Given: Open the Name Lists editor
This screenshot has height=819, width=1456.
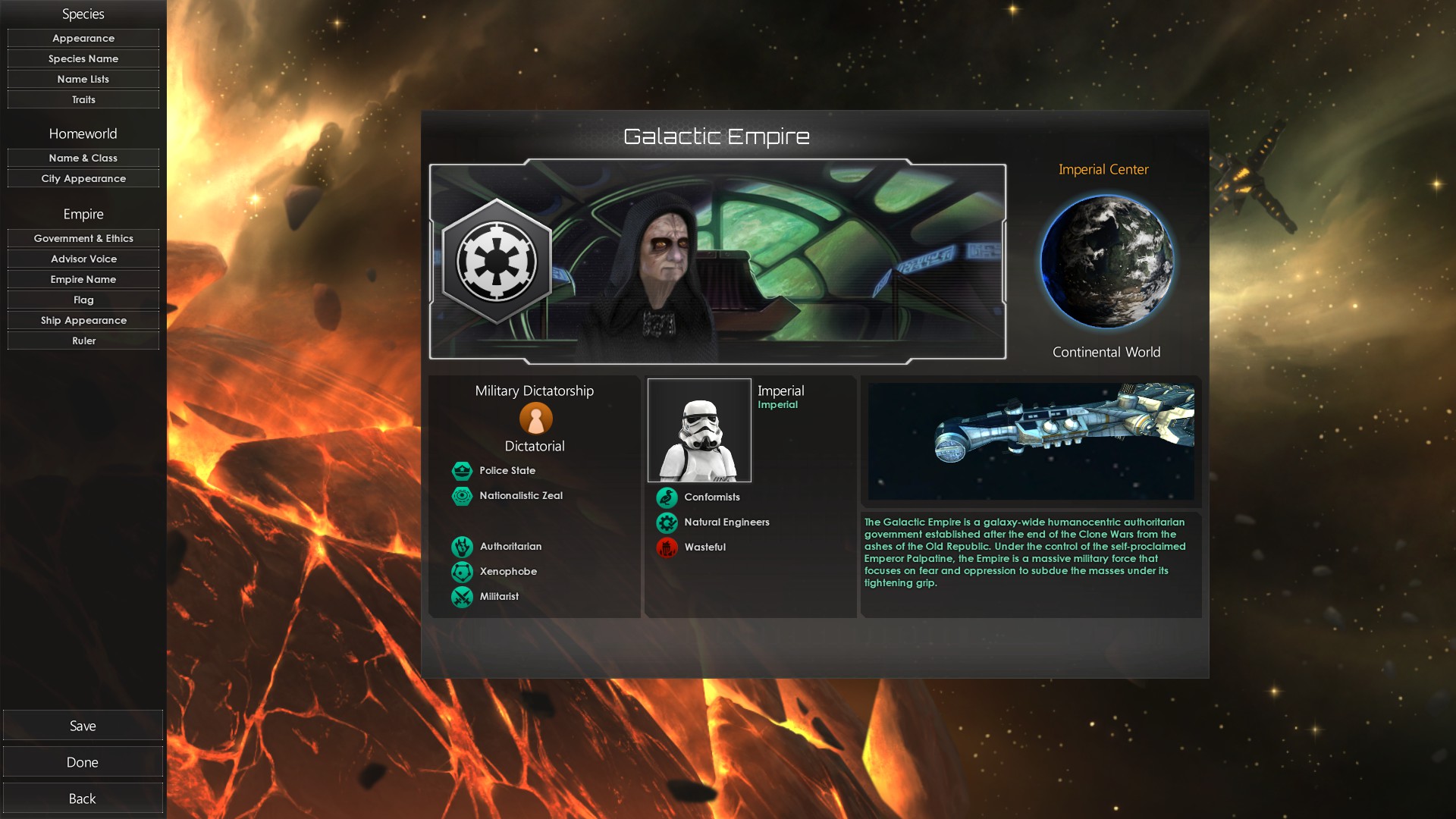Looking at the screenshot, I should [x=83, y=79].
